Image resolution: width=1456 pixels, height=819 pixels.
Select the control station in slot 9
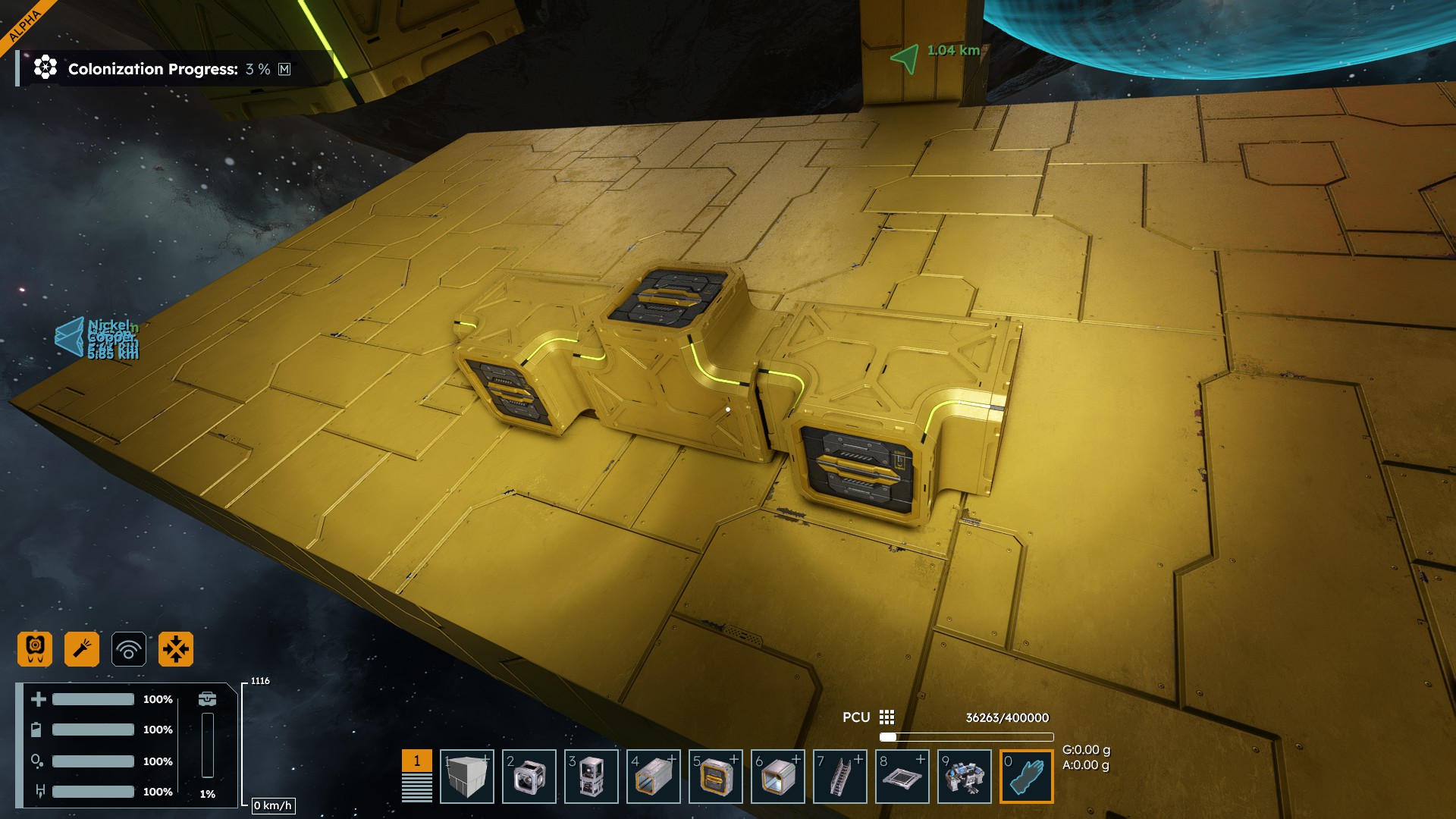click(x=964, y=777)
